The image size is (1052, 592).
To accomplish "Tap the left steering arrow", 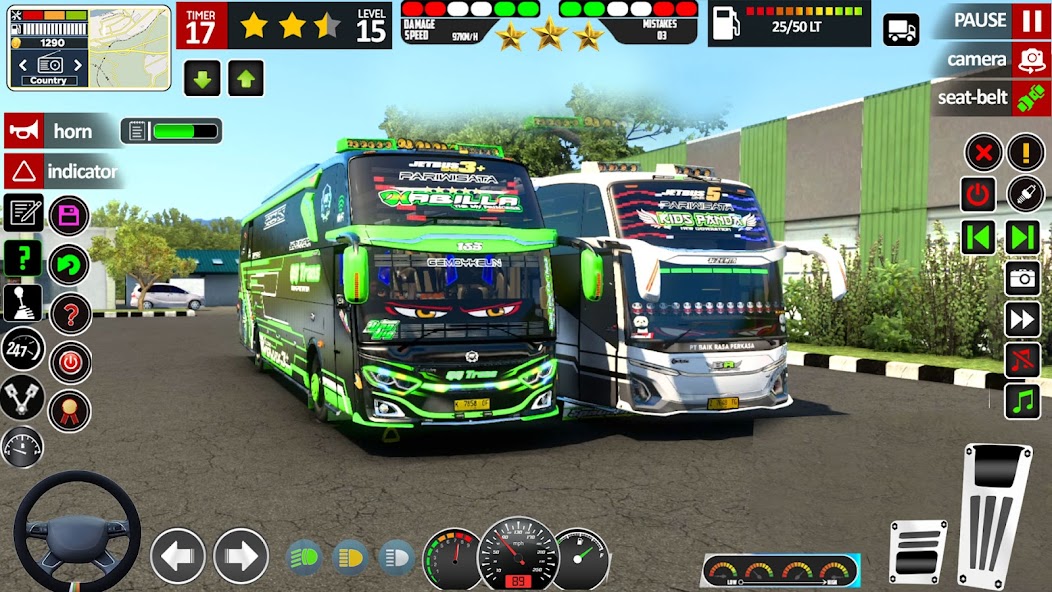I will tap(178, 556).
